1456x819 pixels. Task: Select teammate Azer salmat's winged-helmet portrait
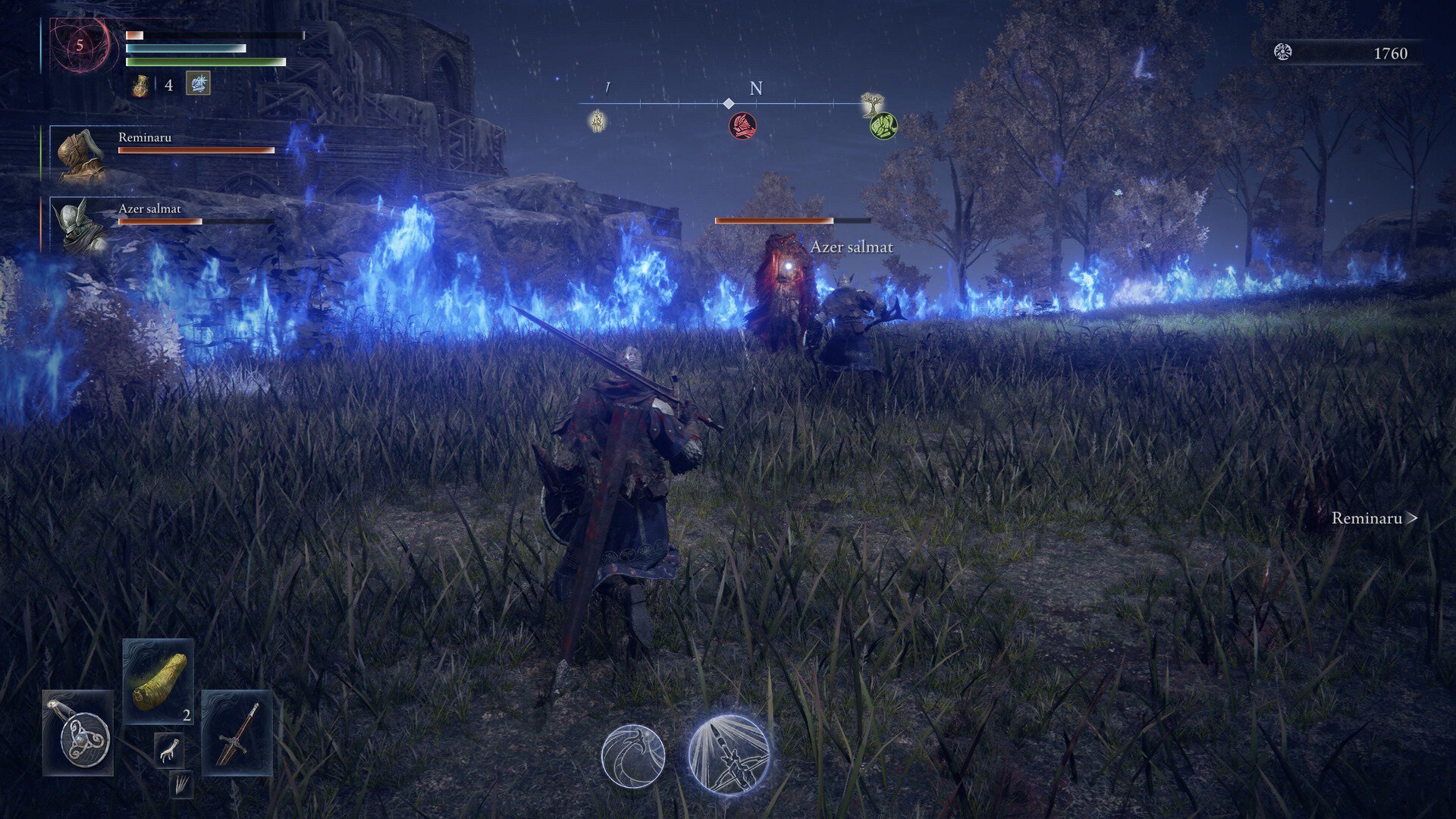(x=80, y=226)
